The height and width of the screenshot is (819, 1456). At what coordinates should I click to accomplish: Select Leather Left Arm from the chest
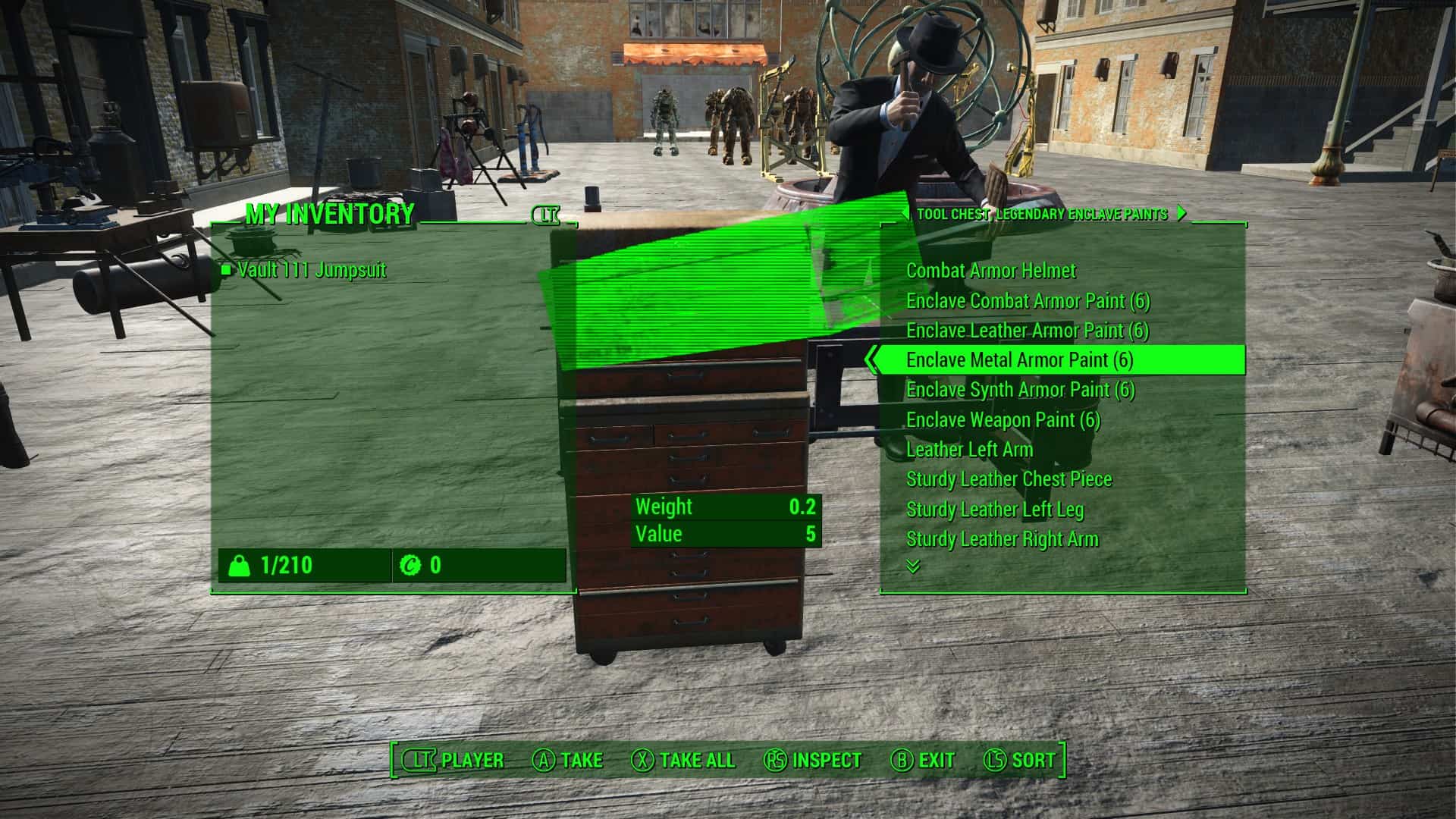coord(969,450)
